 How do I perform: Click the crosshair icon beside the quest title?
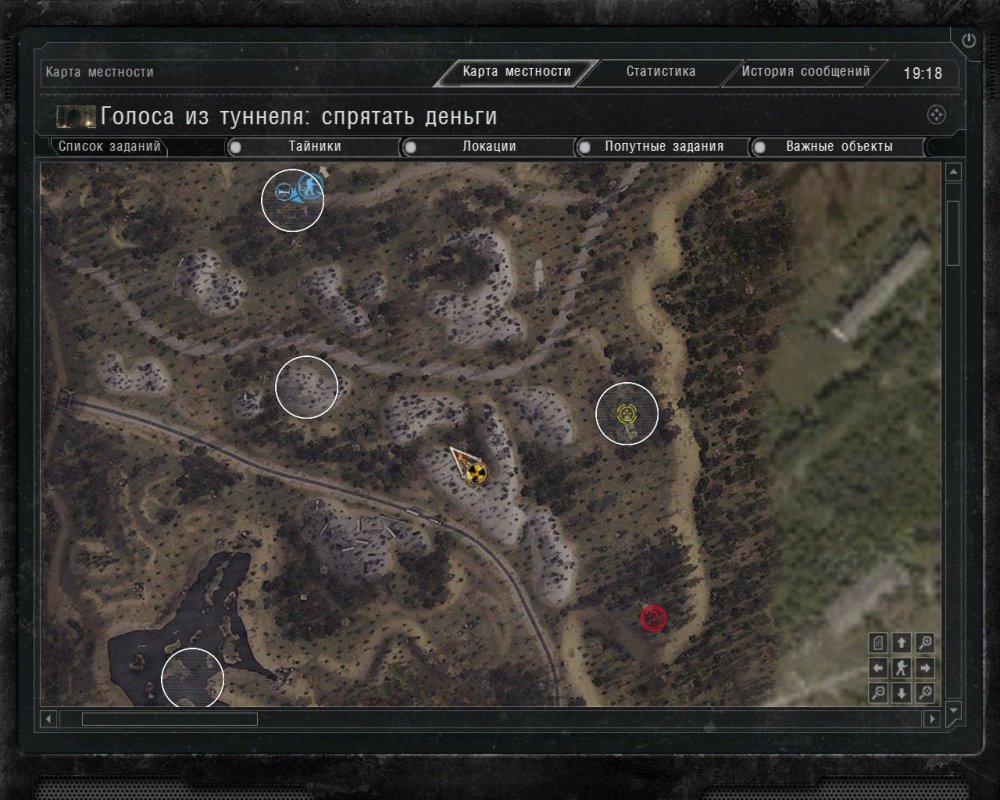click(936, 114)
